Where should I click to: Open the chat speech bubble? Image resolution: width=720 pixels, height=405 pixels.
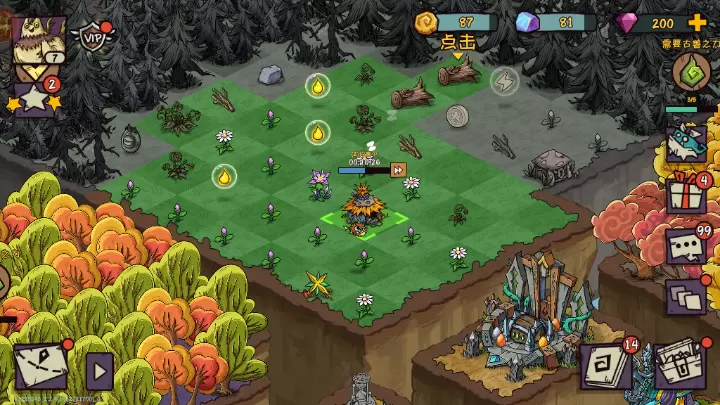686,246
